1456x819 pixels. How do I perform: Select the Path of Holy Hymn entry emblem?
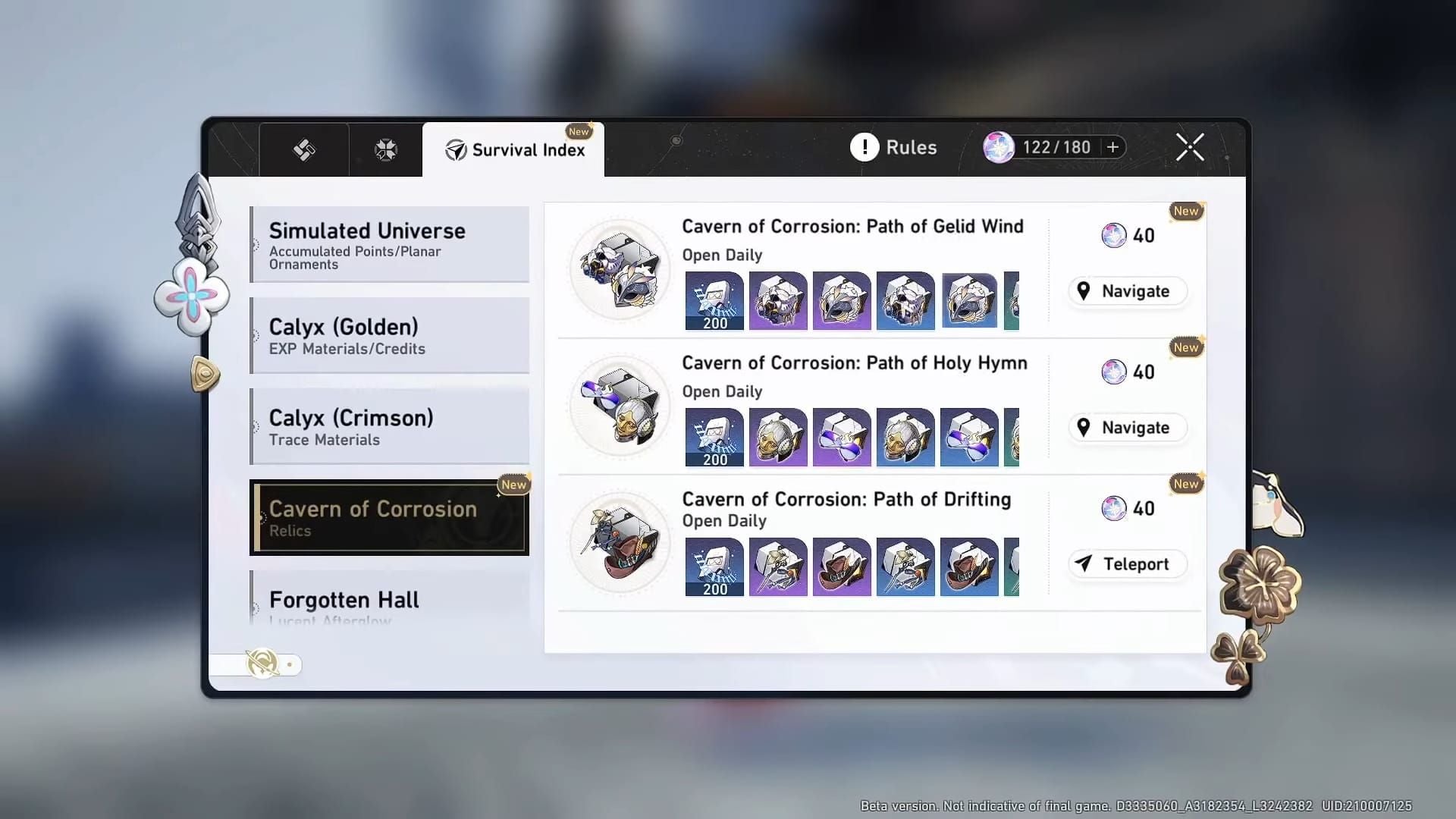[620, 406]
